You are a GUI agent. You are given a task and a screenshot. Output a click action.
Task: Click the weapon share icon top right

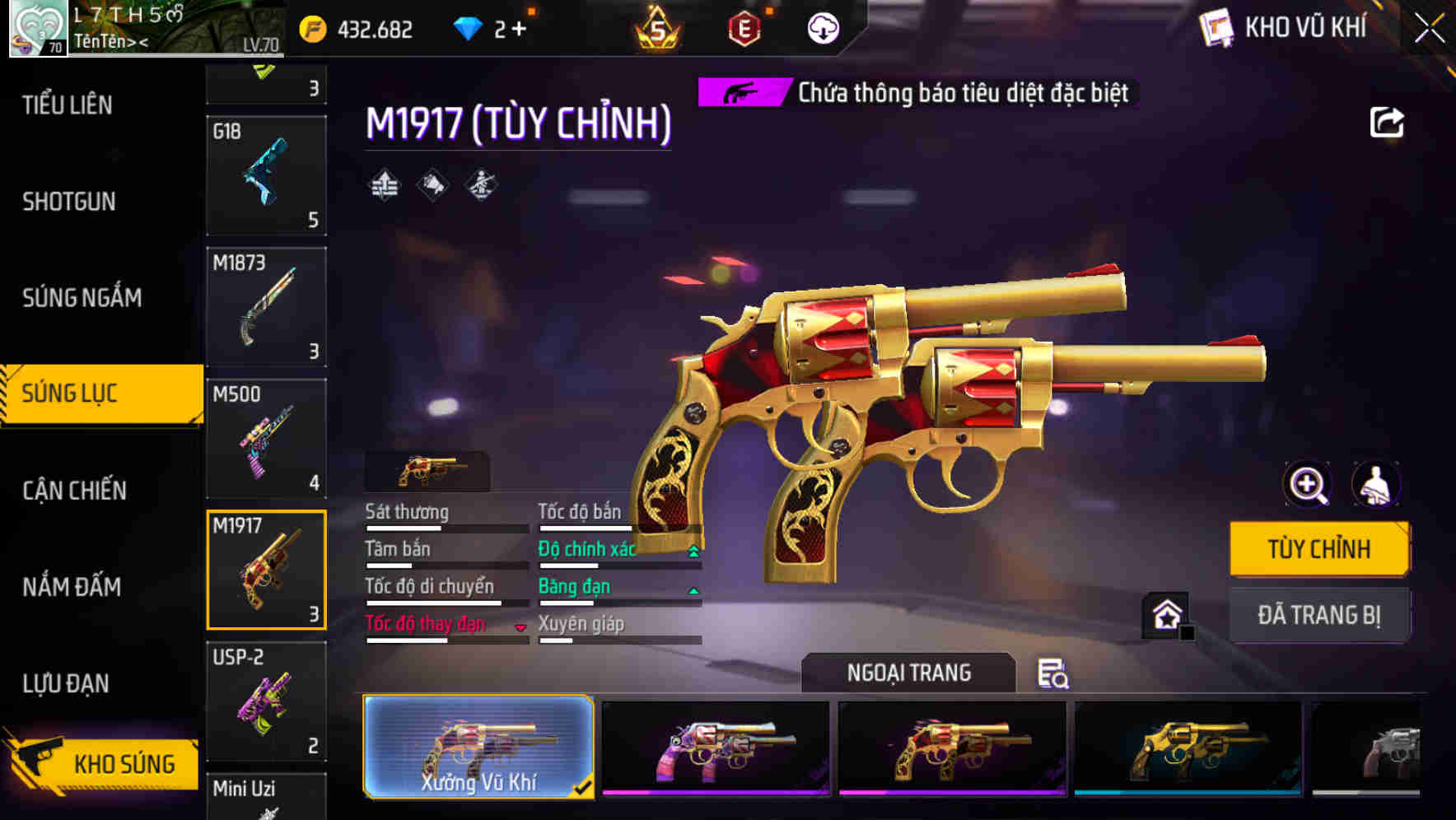[x=1387, y=122]
